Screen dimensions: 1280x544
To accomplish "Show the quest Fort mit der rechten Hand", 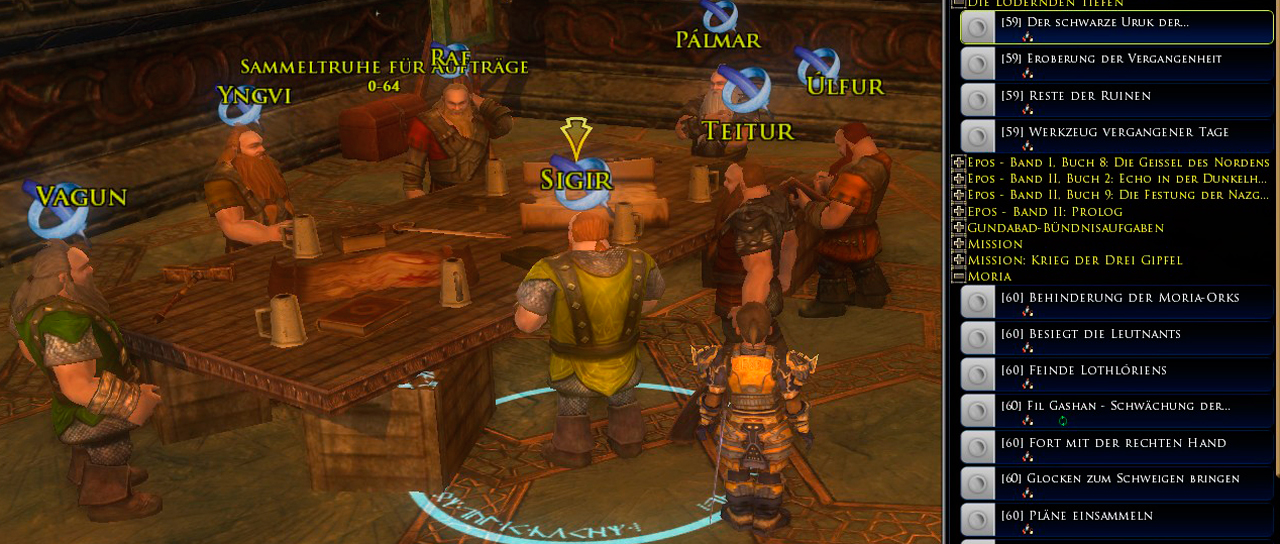I will pyautogui.click(x=1113, y=443).
